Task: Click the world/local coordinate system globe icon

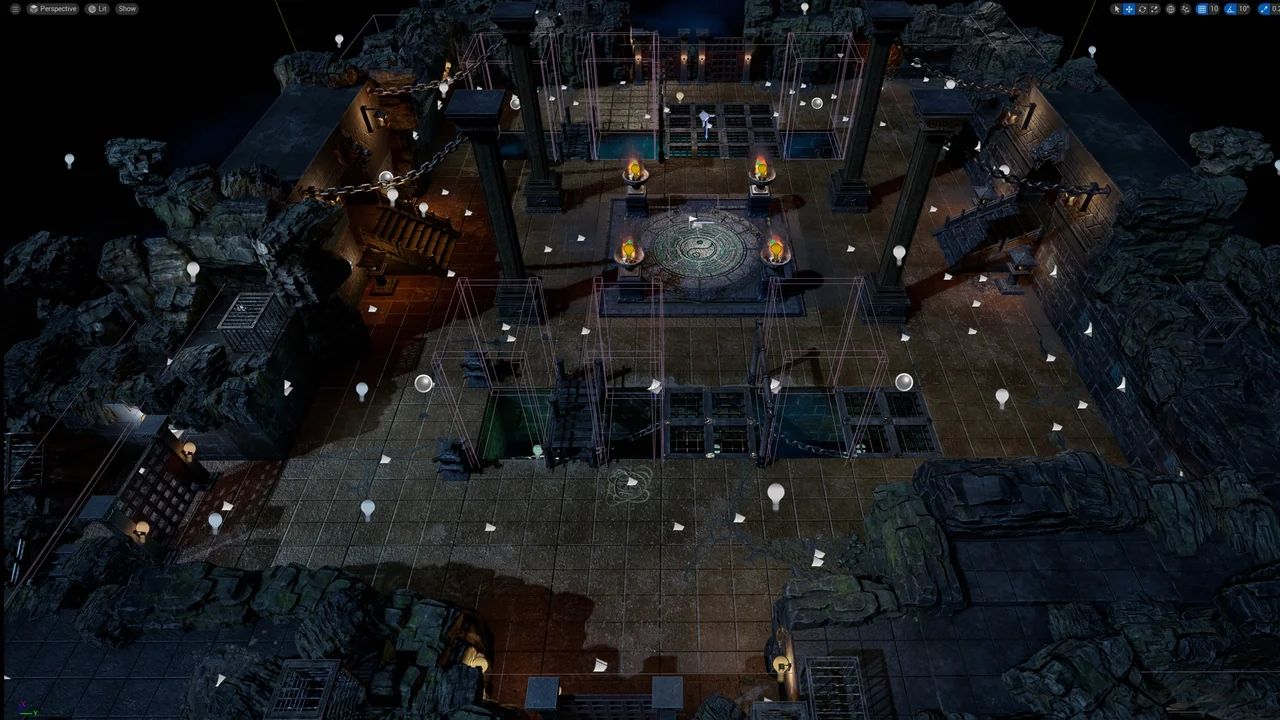Action: tap(1170, 9)
